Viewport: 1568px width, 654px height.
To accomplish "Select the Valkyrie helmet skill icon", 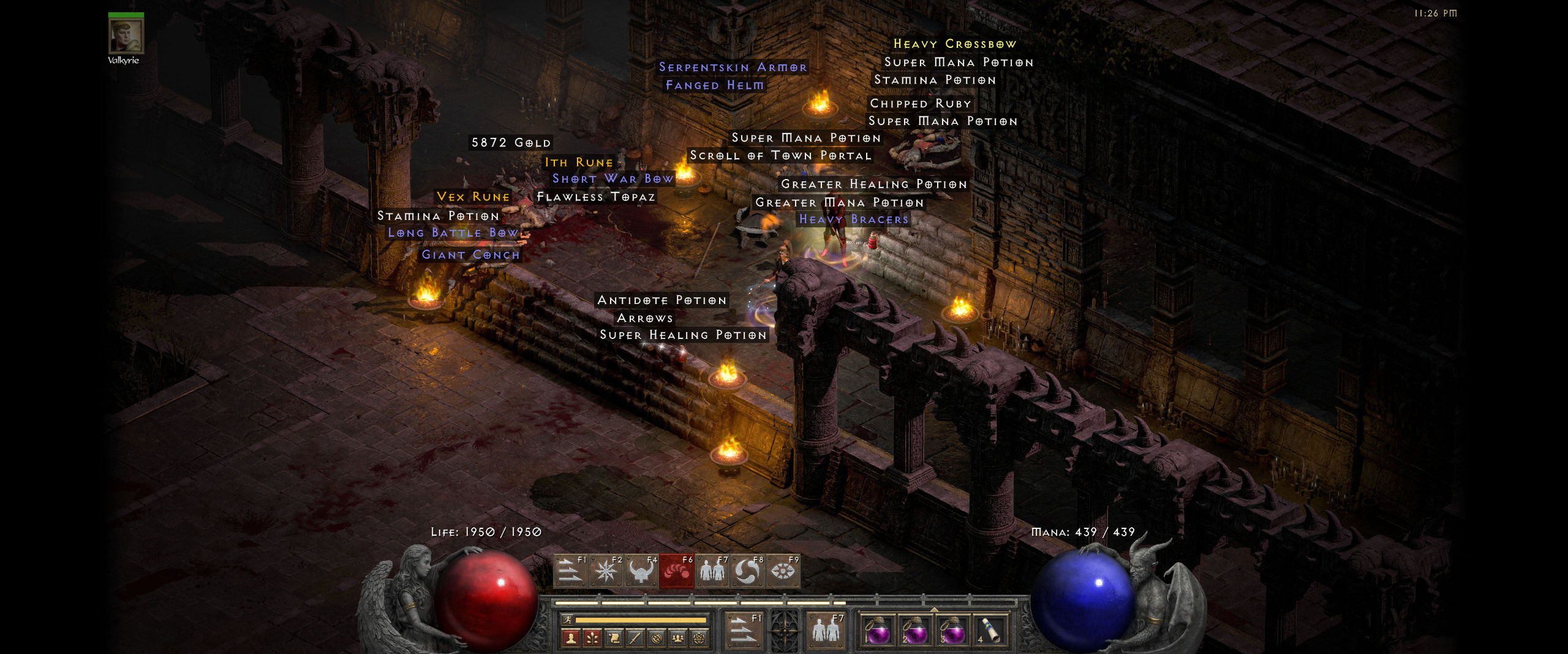I will [641, 572].
